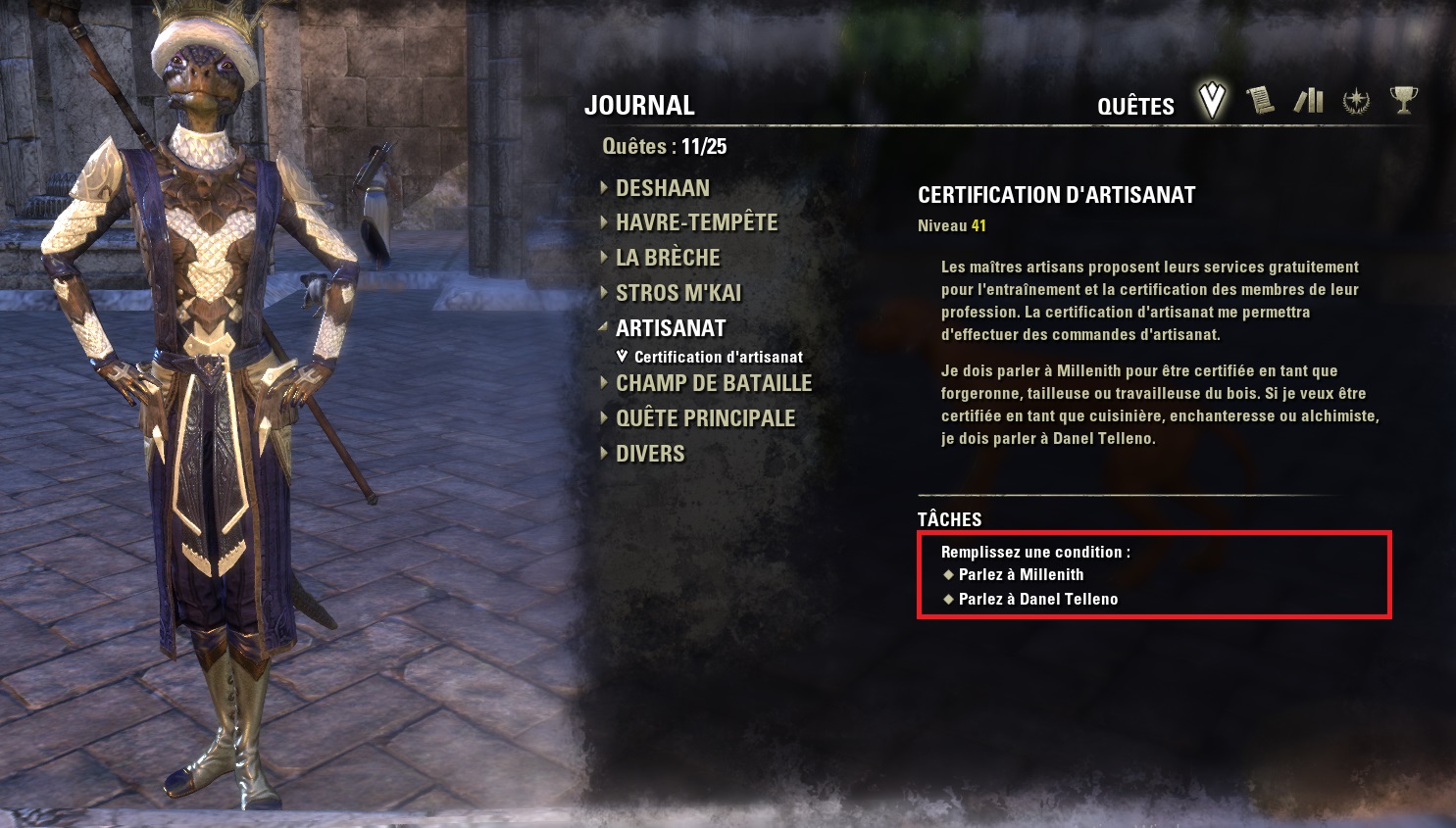Image resolution: width=1456 pixels, height=828 pixels.
Task: Open the trophy icon leaderboards tab
Action: coord(1404,100)
